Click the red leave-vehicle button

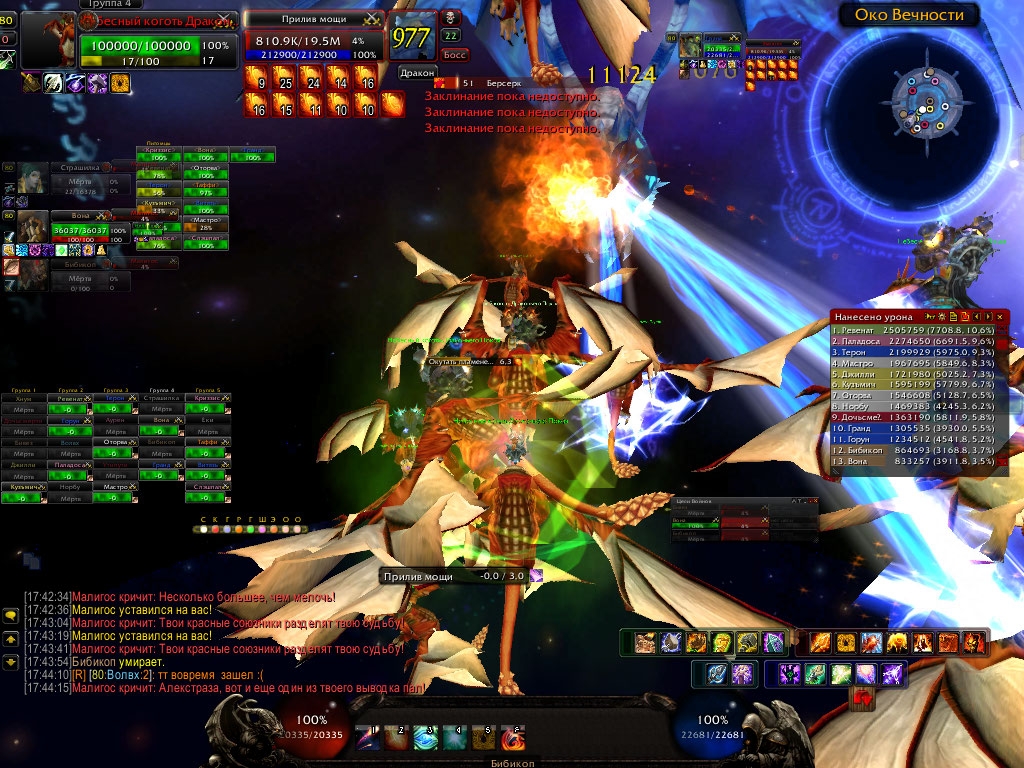pyautogui.click(x=862, y=699)
